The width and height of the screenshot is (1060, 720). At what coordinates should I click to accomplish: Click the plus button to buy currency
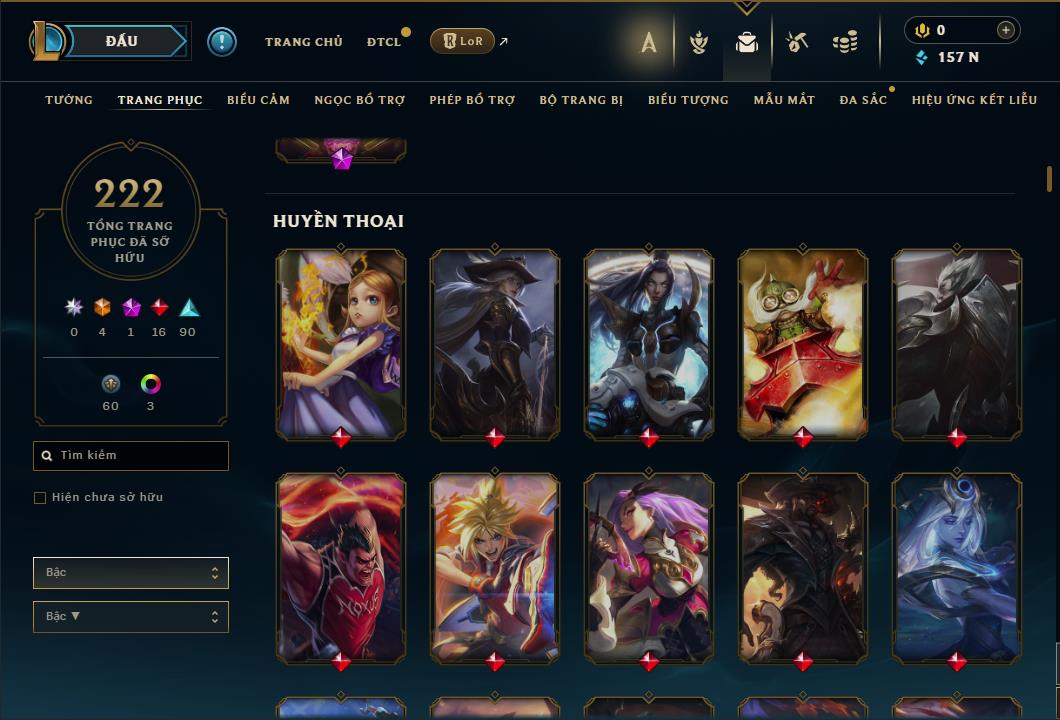1006,30
